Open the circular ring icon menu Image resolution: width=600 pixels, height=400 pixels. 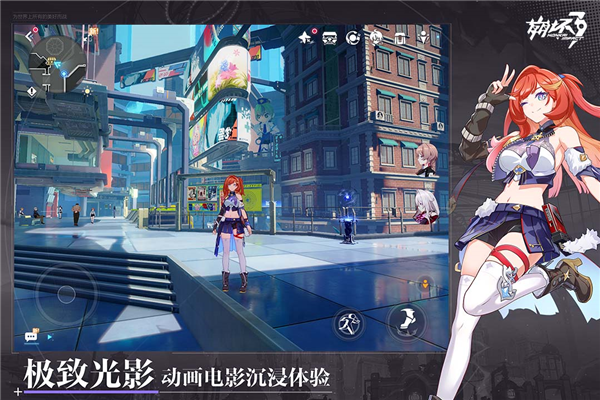353,38
